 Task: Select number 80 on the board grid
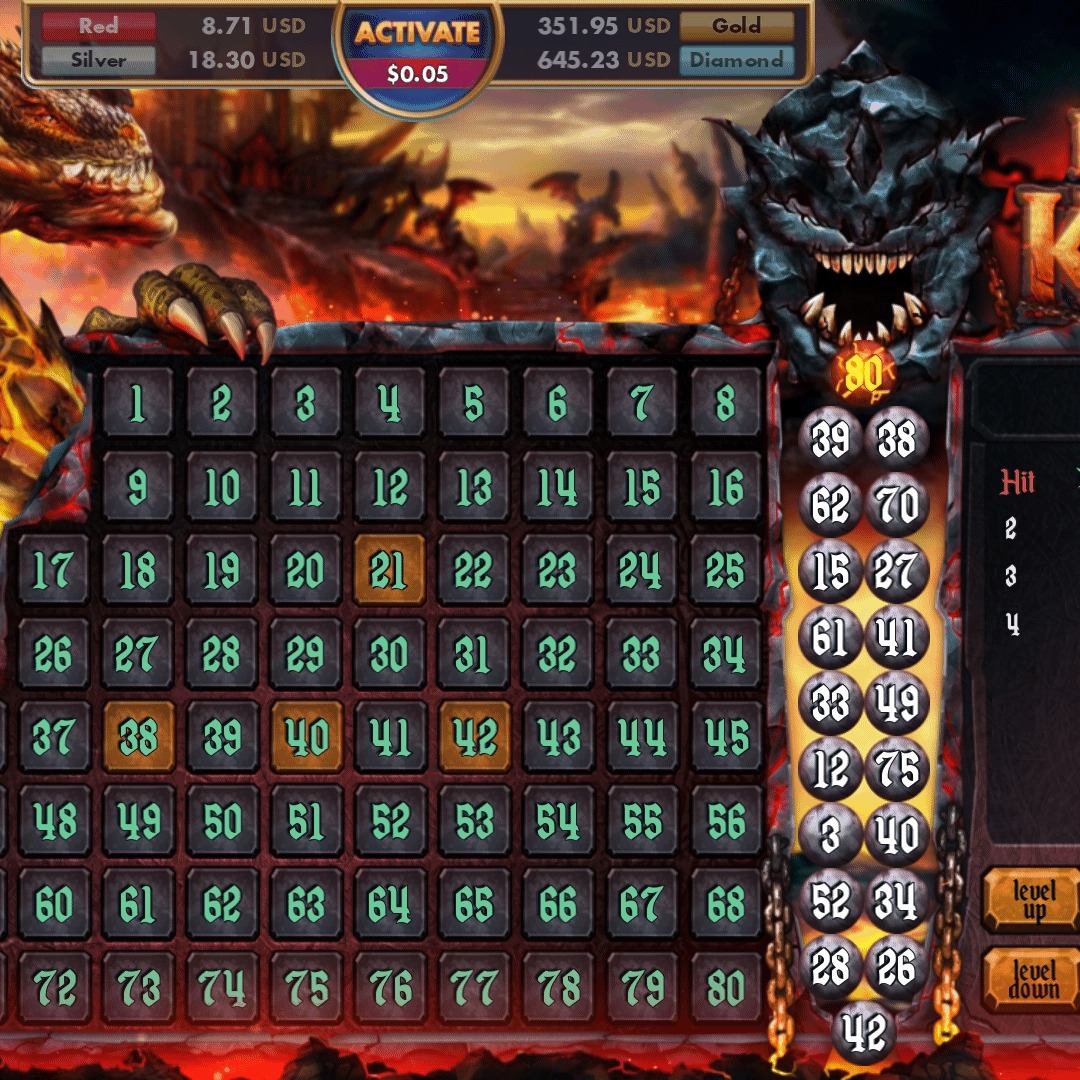click(725, 987)
